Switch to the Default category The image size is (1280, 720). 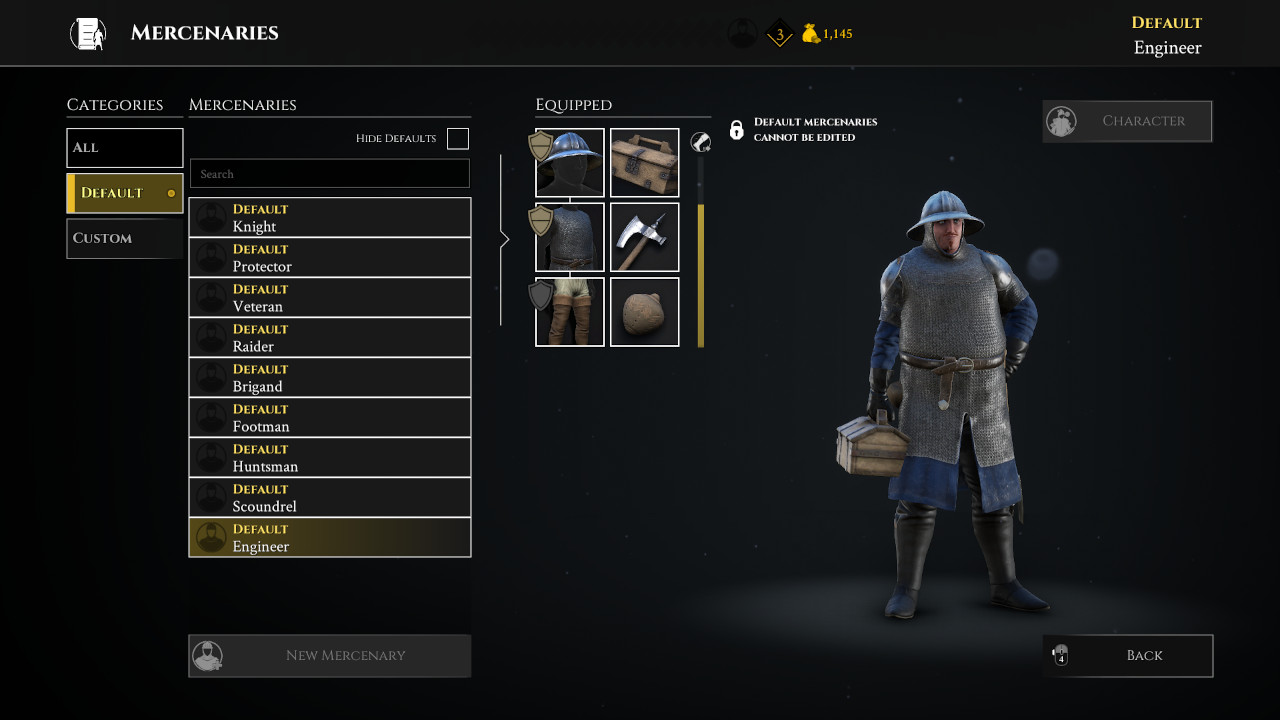(125, 193)
